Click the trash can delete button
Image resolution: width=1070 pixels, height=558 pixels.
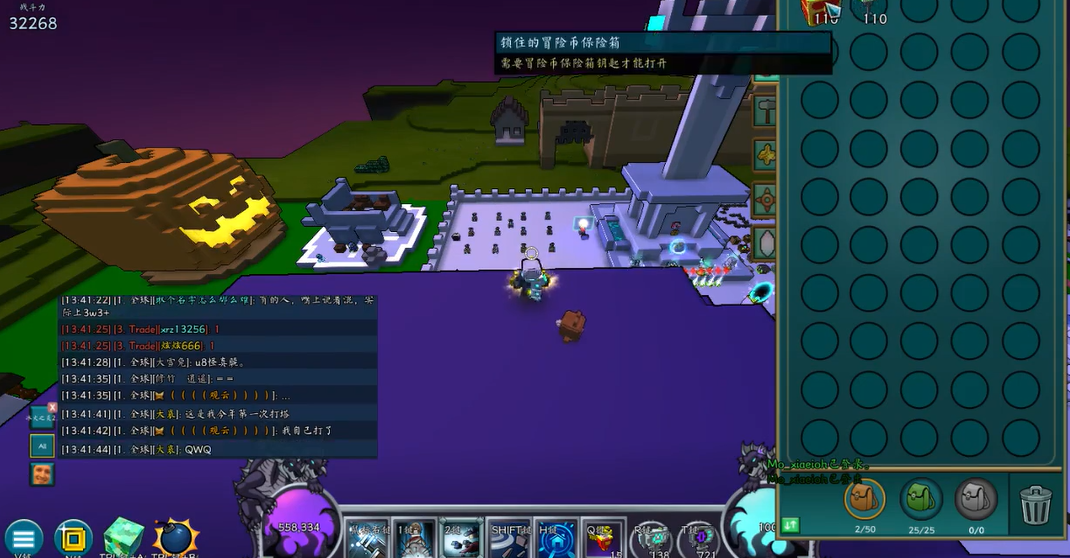[1036, 501]
